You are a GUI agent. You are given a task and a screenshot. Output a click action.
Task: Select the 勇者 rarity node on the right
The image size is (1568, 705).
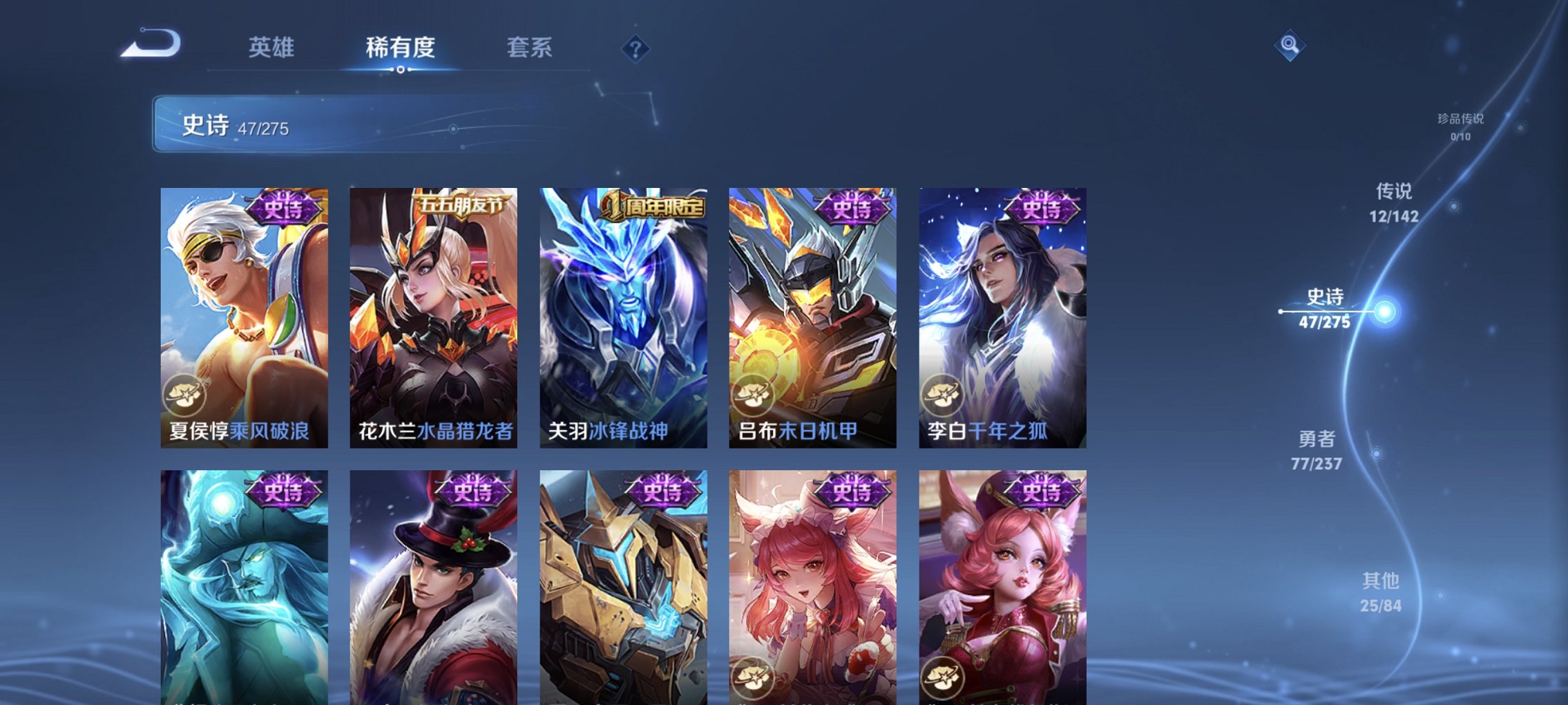(x=1317, y=449)
